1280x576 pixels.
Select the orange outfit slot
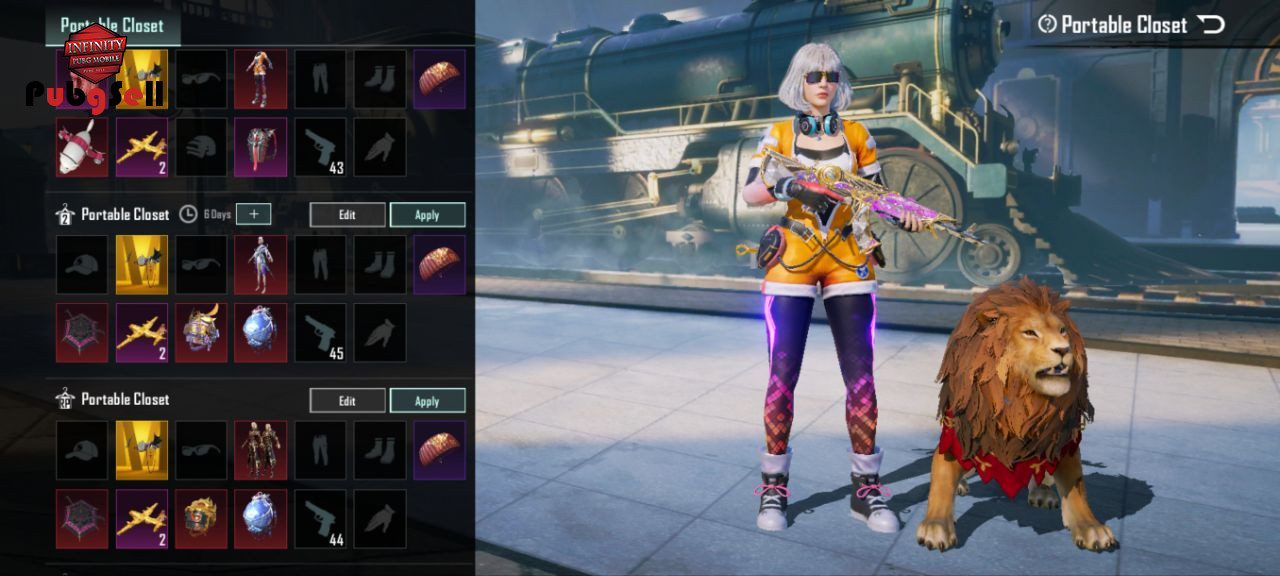pos(260,79)
